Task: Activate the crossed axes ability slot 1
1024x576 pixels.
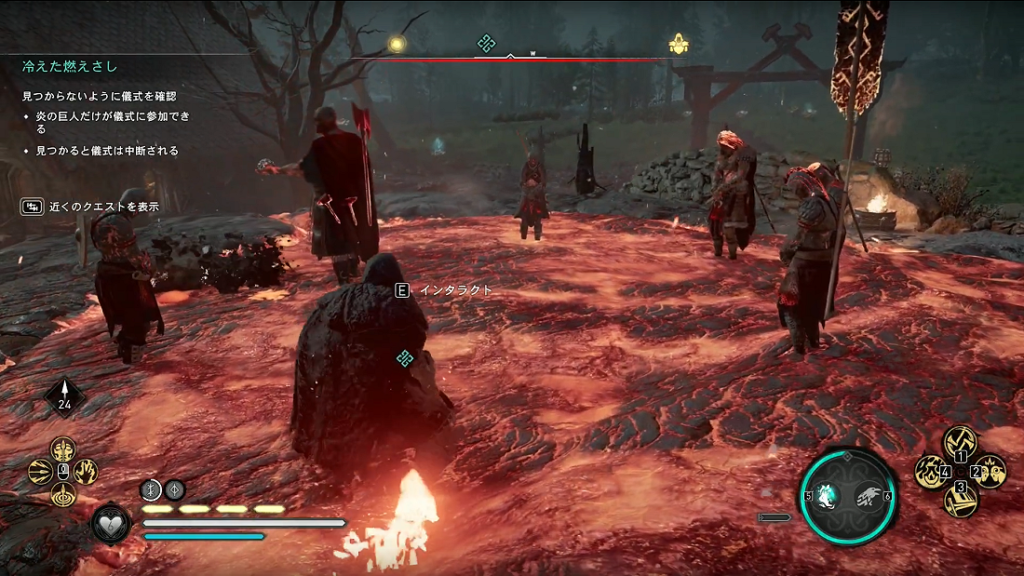Action: (960, 441)
